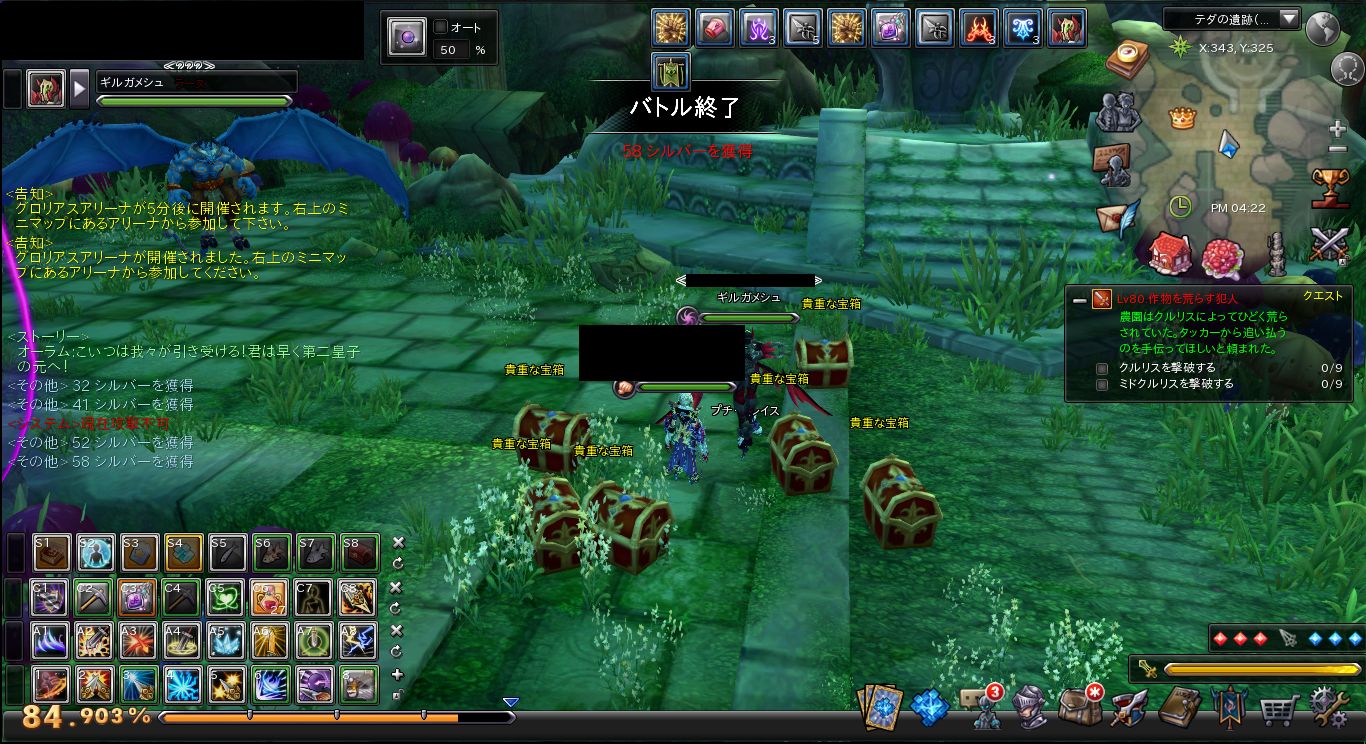Open the leather bag inventory
1366x744 pixels.
[1079, 707]
